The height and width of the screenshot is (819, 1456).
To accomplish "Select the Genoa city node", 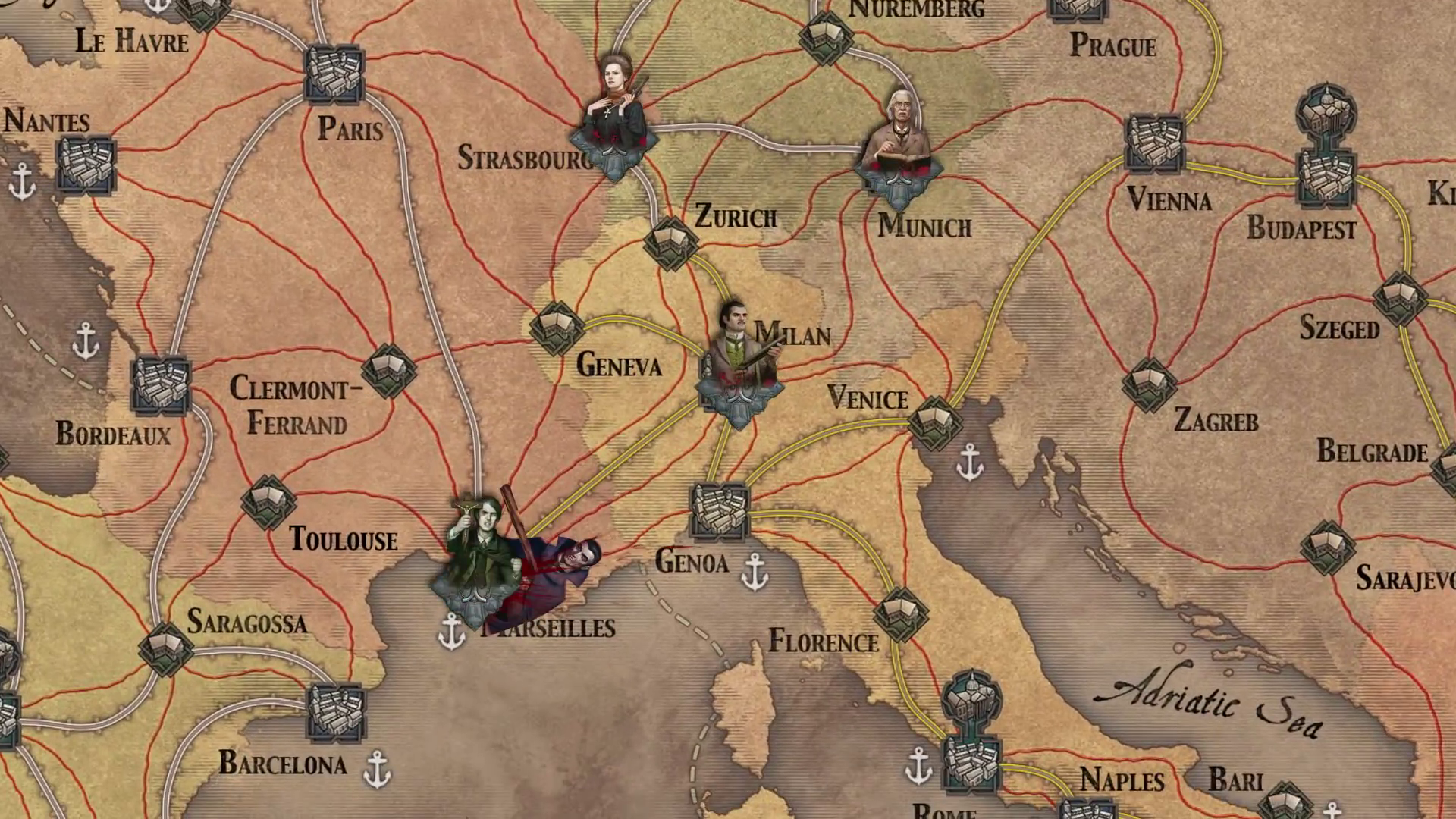I will 719,511.
